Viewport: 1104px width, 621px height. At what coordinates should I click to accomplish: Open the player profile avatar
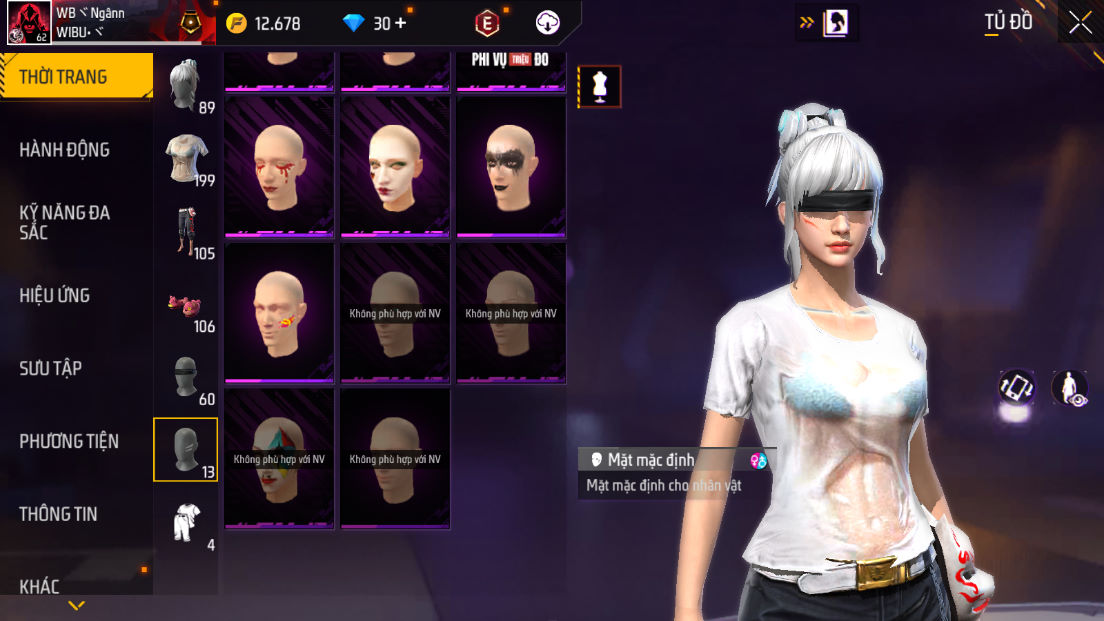coord(29,23)
